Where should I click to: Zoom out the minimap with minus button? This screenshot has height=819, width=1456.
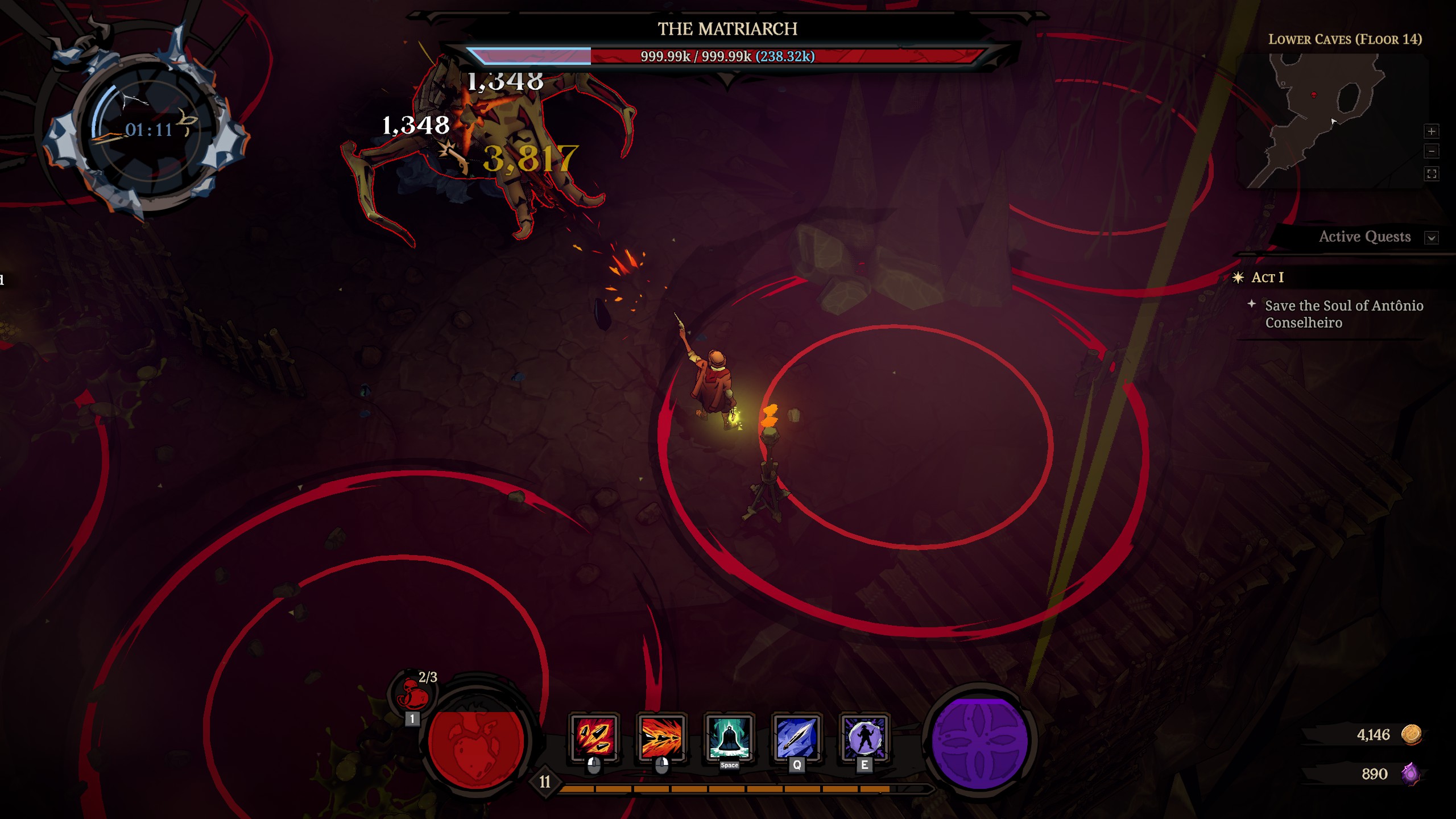pos(1432,151)
